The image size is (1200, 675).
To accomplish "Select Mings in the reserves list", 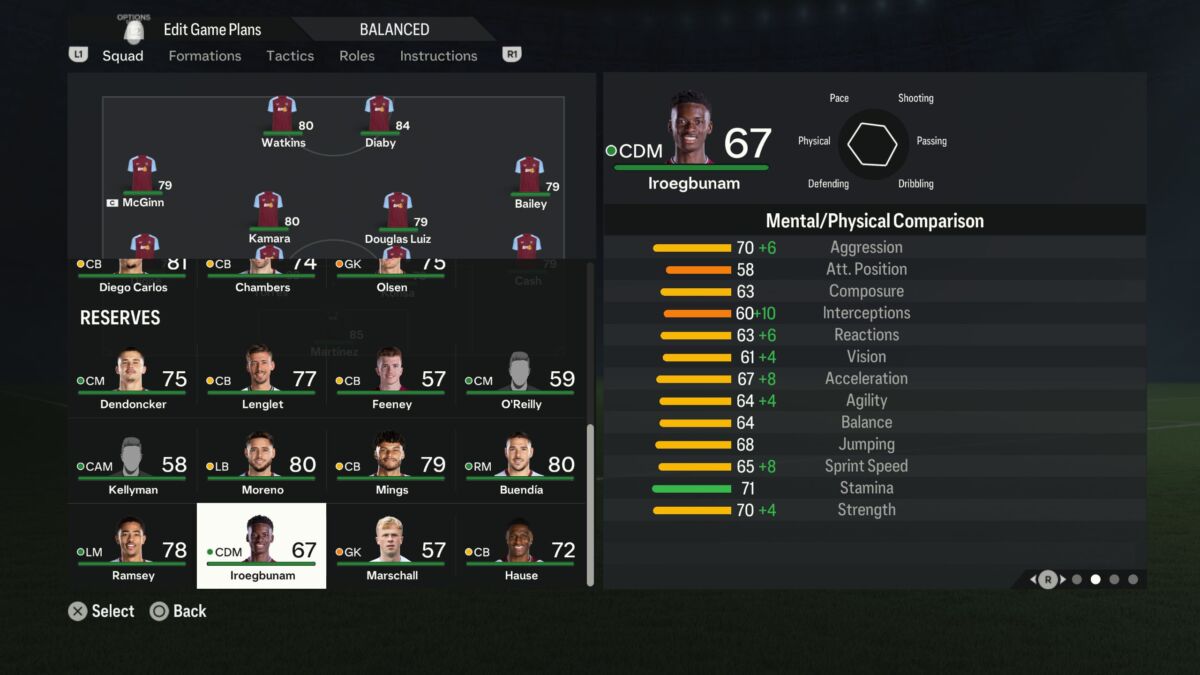I will point(391,467).
